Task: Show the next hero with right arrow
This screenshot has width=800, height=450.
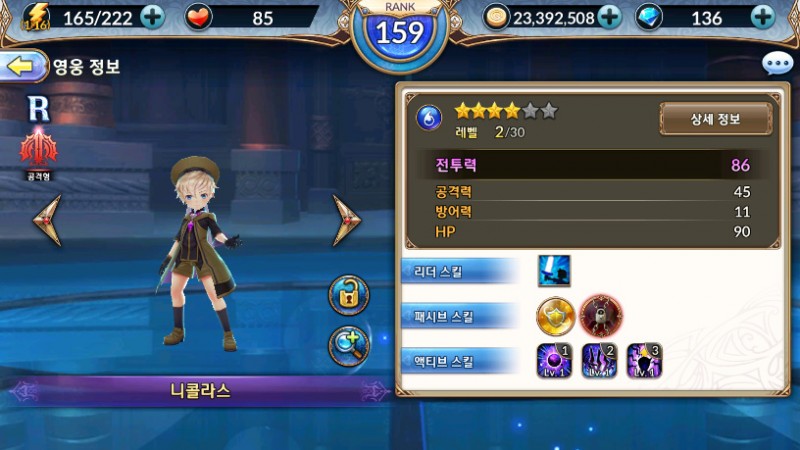Action: (x=347, y=220)
